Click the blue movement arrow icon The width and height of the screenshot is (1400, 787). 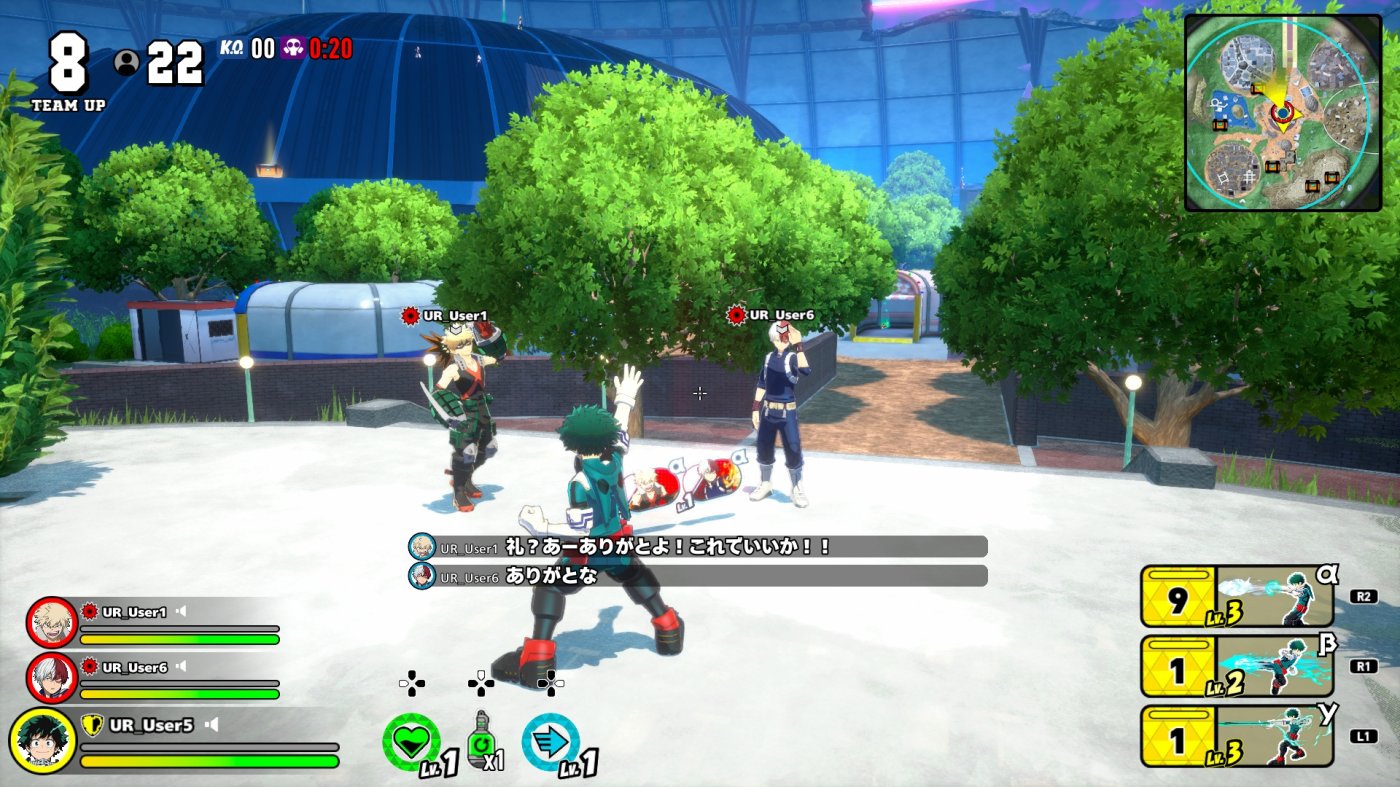[x=549, y=741]
